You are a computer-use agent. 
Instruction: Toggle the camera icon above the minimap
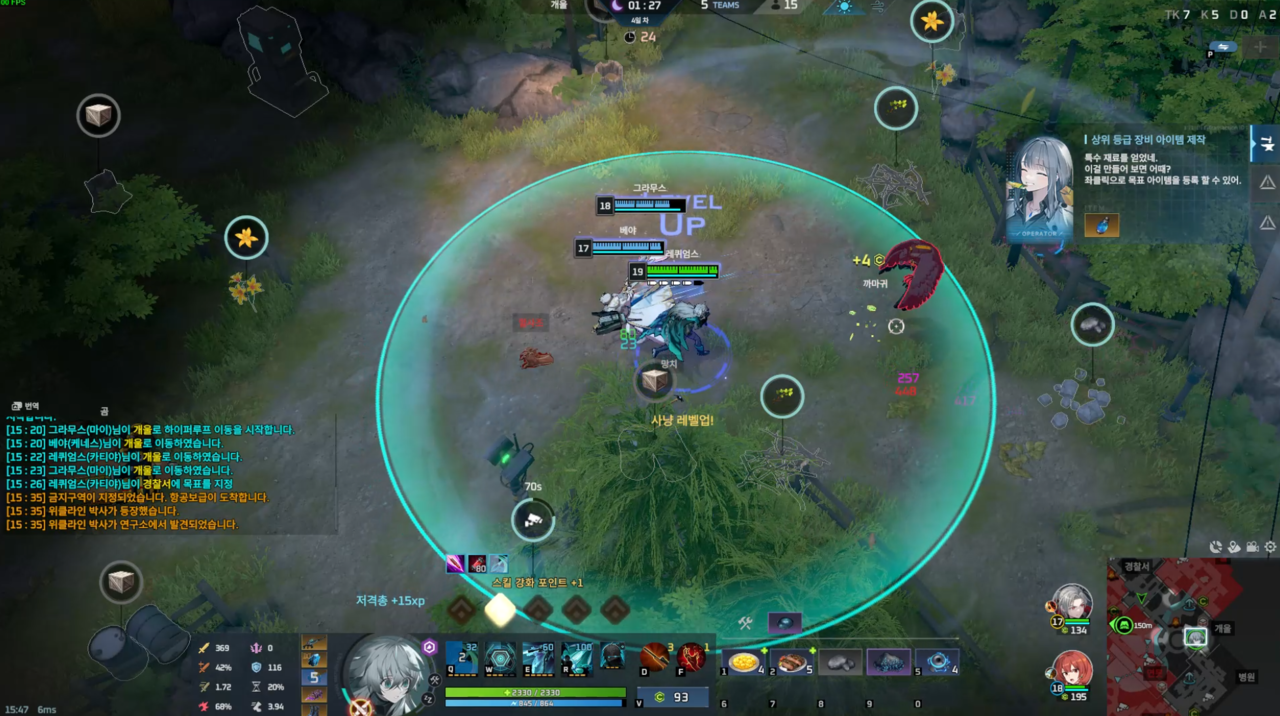click(1252, 547)
